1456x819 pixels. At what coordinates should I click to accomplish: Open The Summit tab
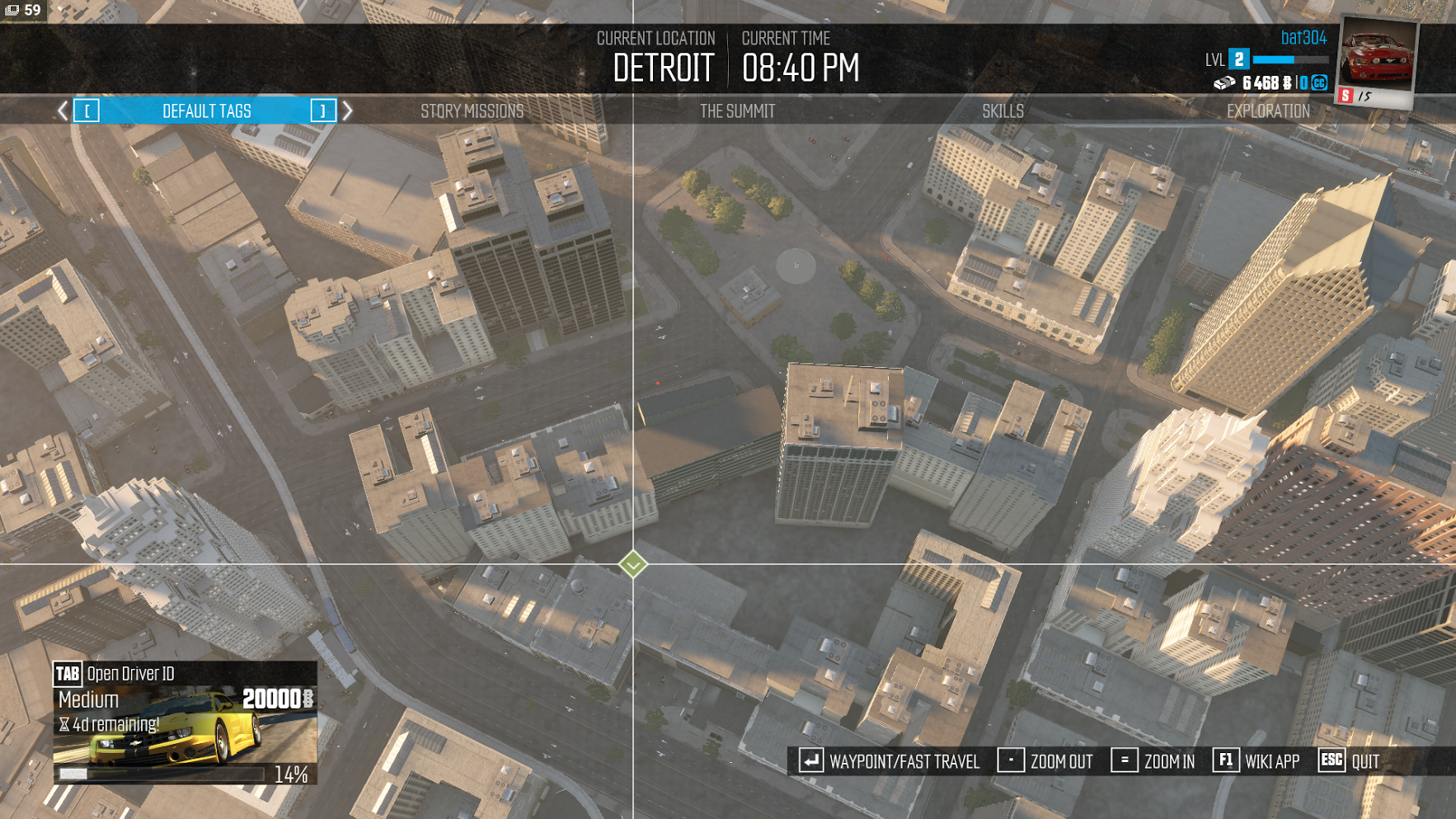pos(737,111)
